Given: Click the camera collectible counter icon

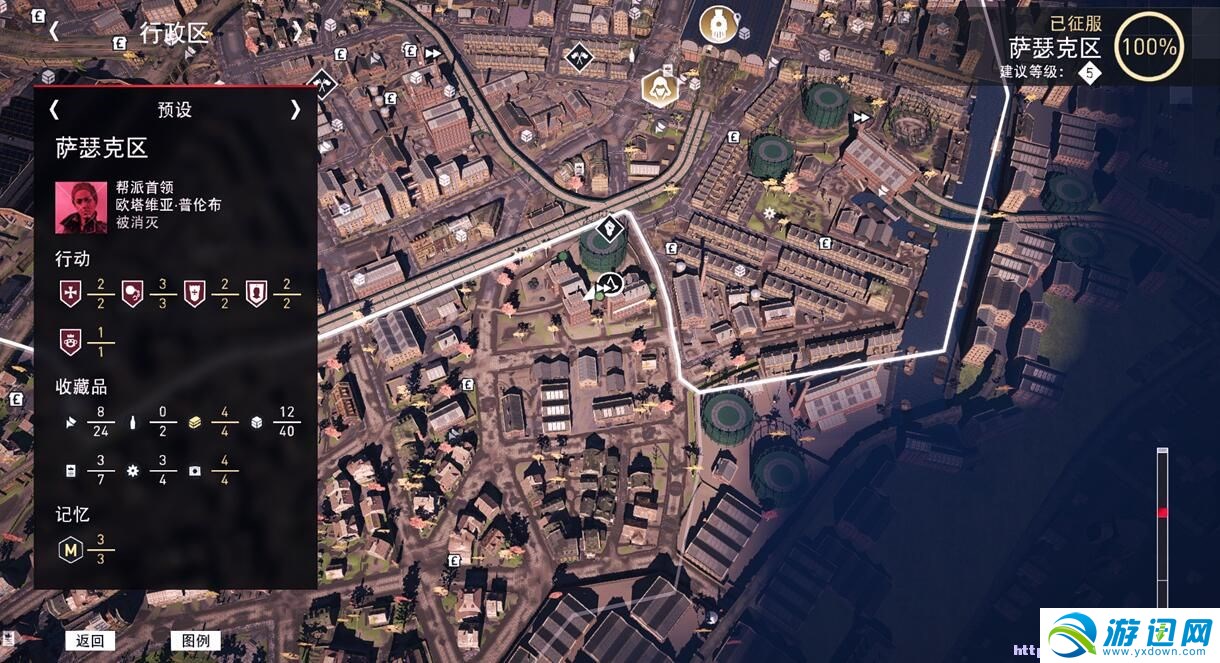Looking at the screenshot, I should (194, 470).
